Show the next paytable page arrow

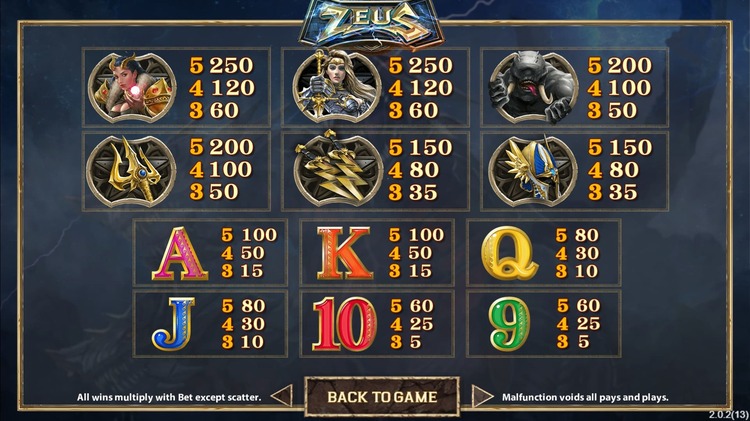483,396
